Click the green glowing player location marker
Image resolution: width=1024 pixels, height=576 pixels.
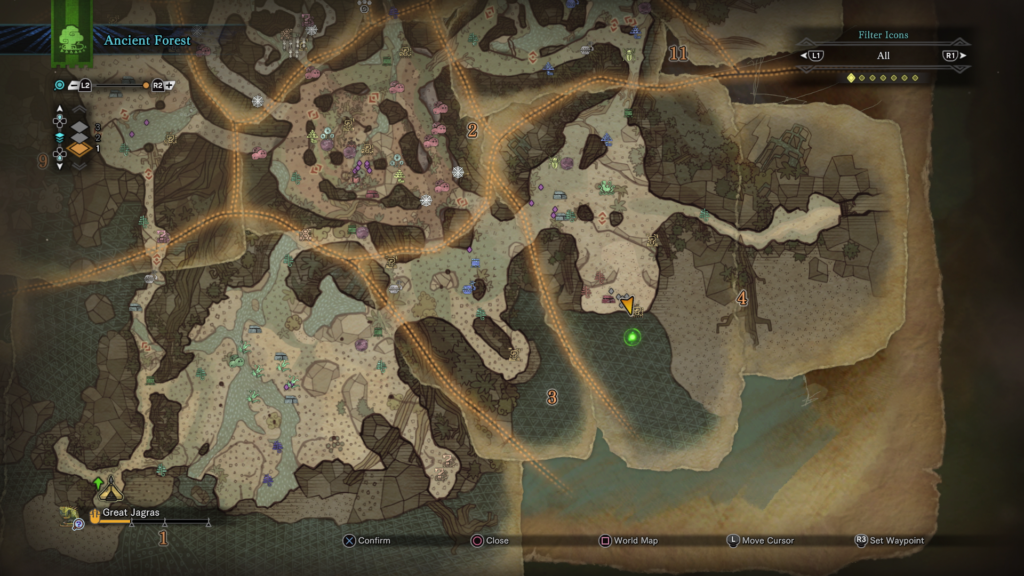click(632, 337)
